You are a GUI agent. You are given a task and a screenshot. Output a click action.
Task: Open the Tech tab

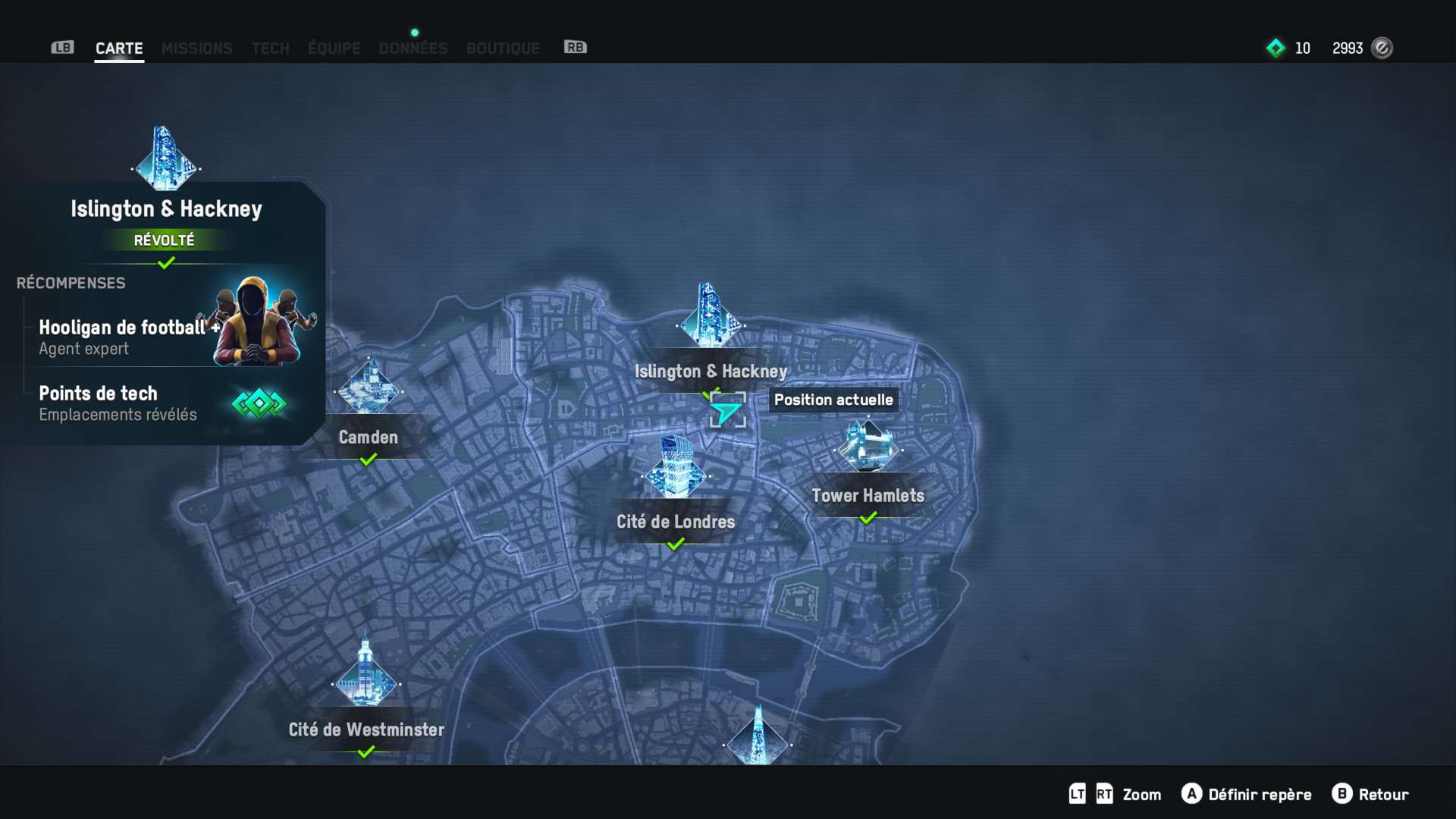click(270, 49)
